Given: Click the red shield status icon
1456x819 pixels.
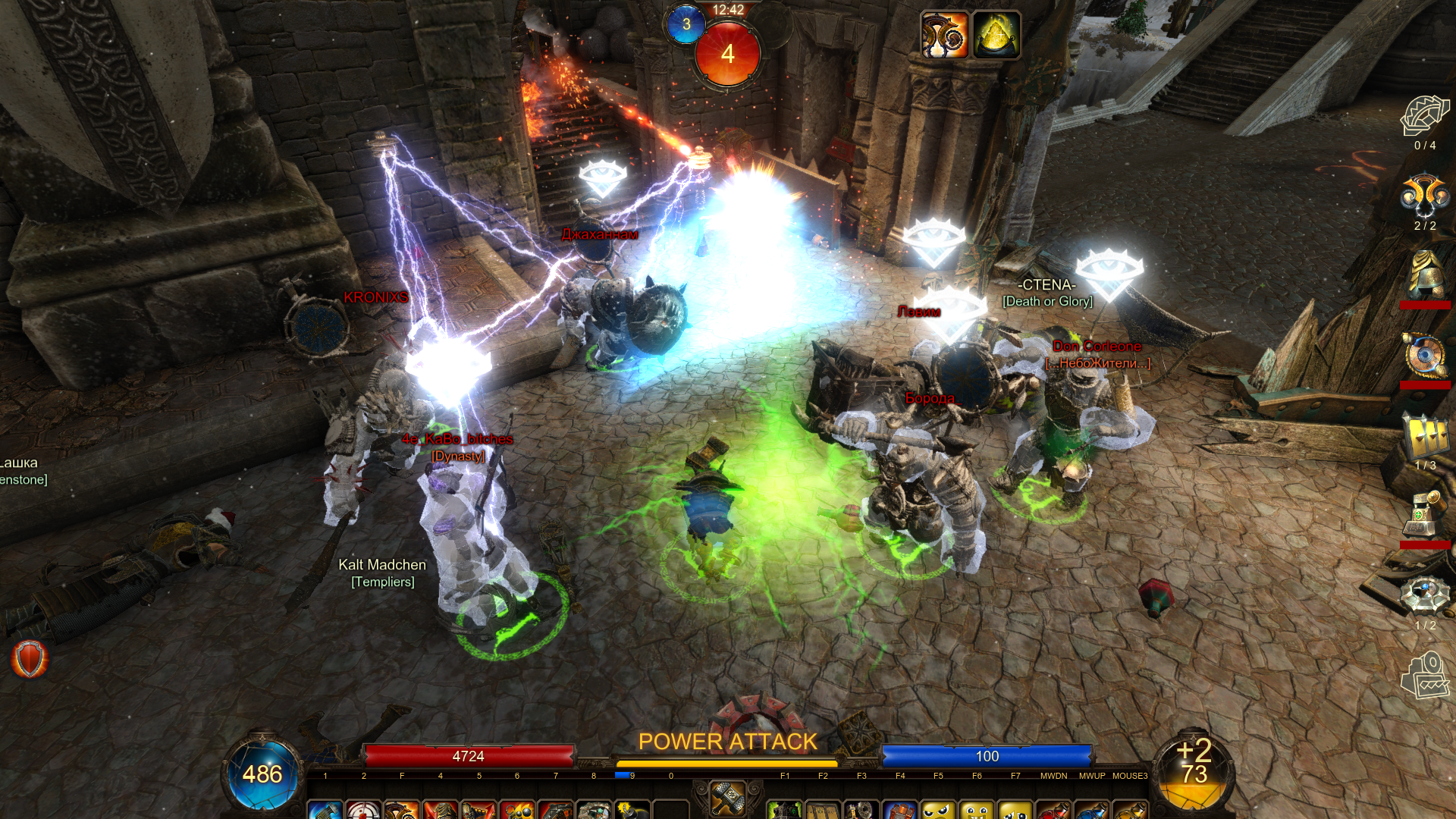Looking at the screenshot, I should pyautogui.click(x=30, y=659).
